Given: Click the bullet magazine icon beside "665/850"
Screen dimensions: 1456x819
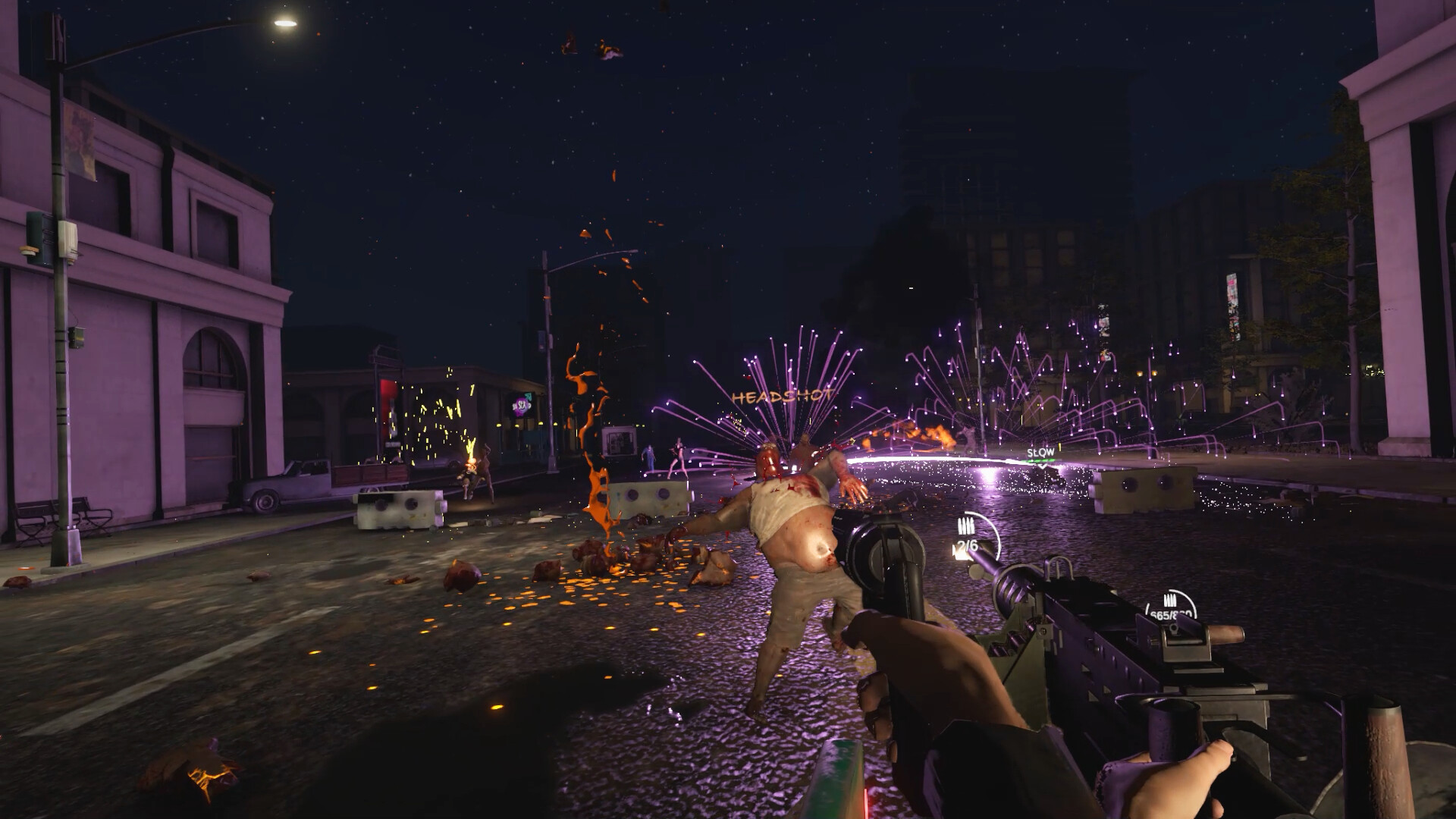Looking at the screenshot, I should point(1170,600).
